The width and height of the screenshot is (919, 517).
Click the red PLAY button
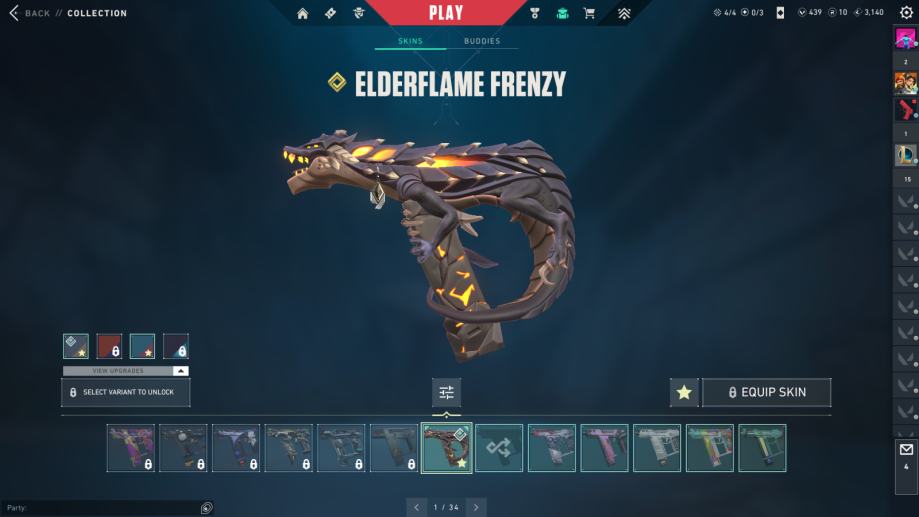pos(446,13)
